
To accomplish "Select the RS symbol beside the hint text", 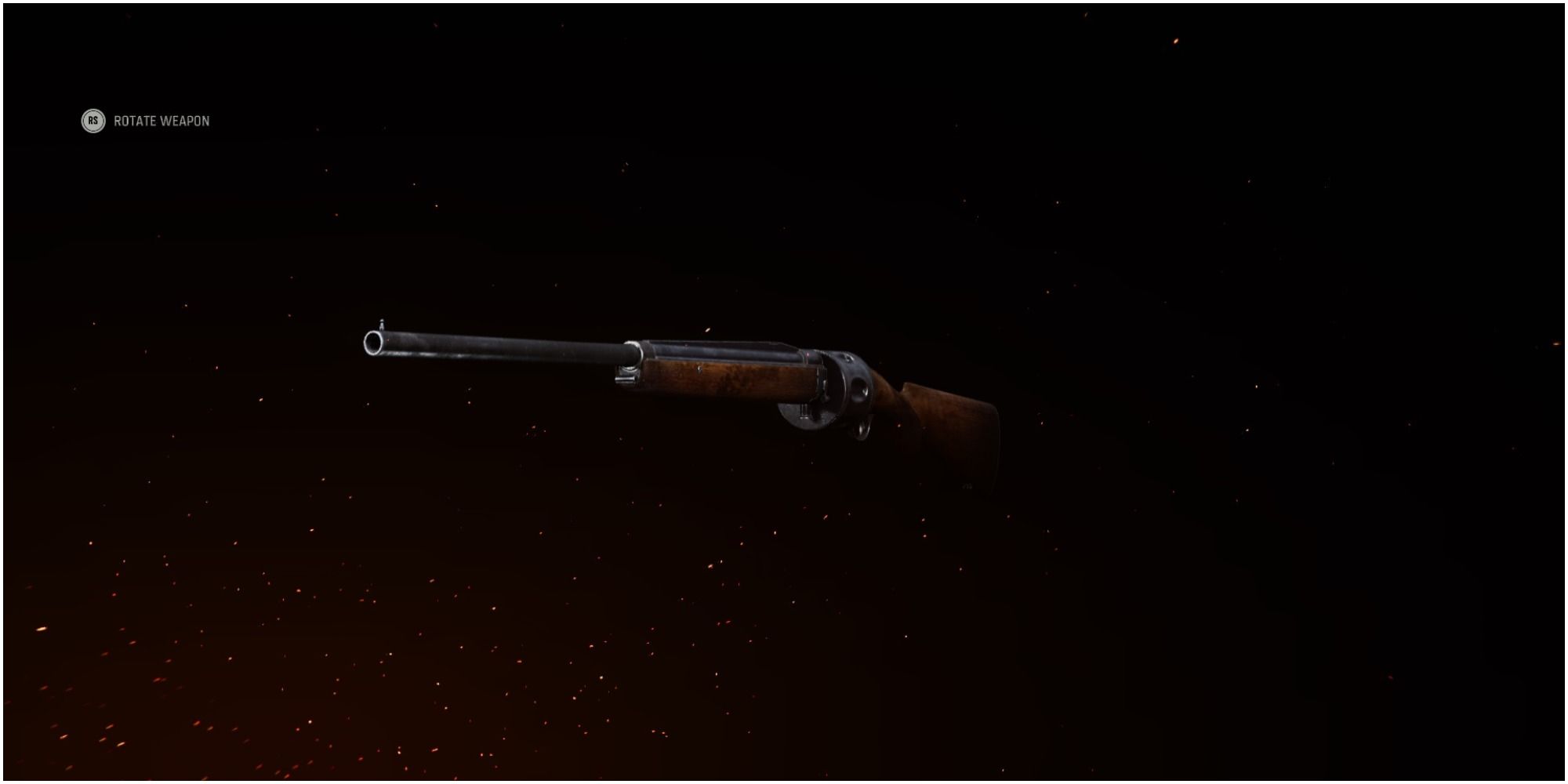I will [92, 121].
